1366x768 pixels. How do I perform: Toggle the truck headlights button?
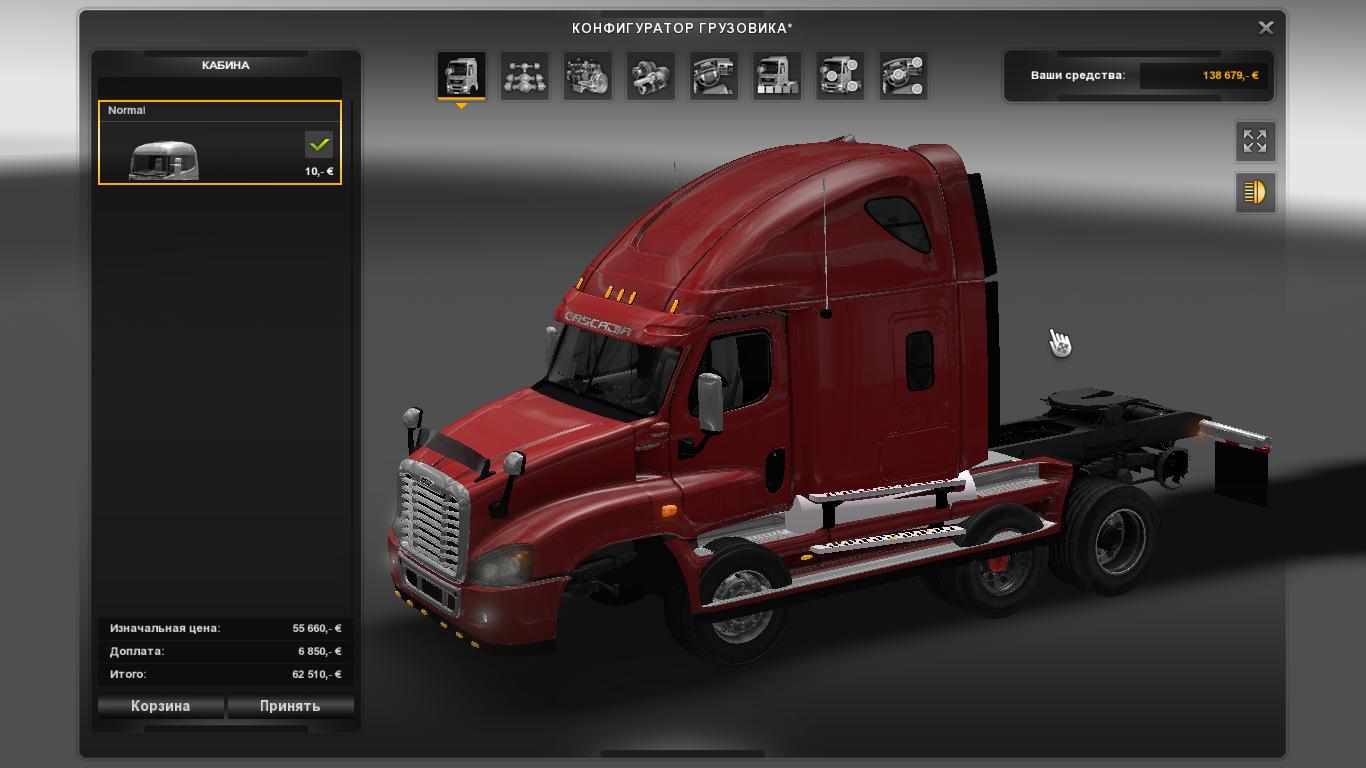(x=1255, y=192)
